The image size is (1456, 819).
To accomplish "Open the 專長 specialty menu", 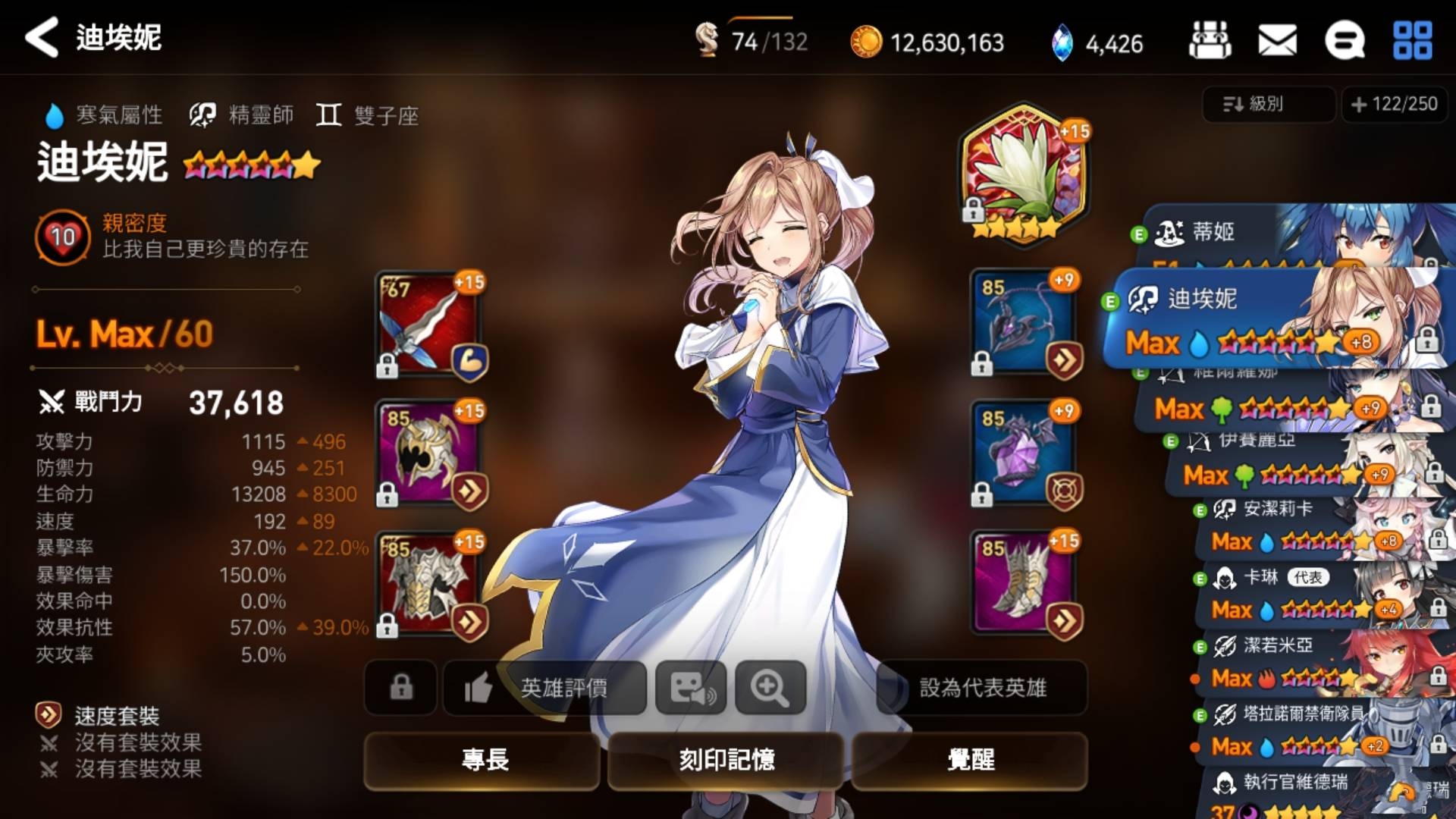I will click(485, 759).
